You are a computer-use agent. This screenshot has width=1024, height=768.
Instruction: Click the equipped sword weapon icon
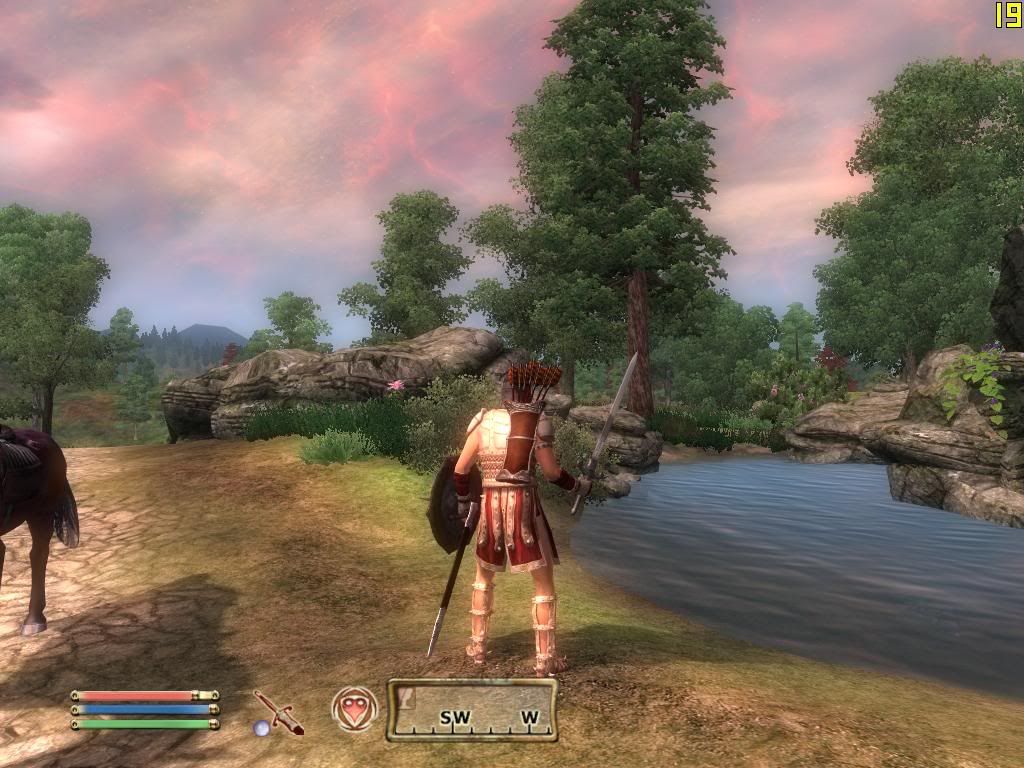coord(277,711)
